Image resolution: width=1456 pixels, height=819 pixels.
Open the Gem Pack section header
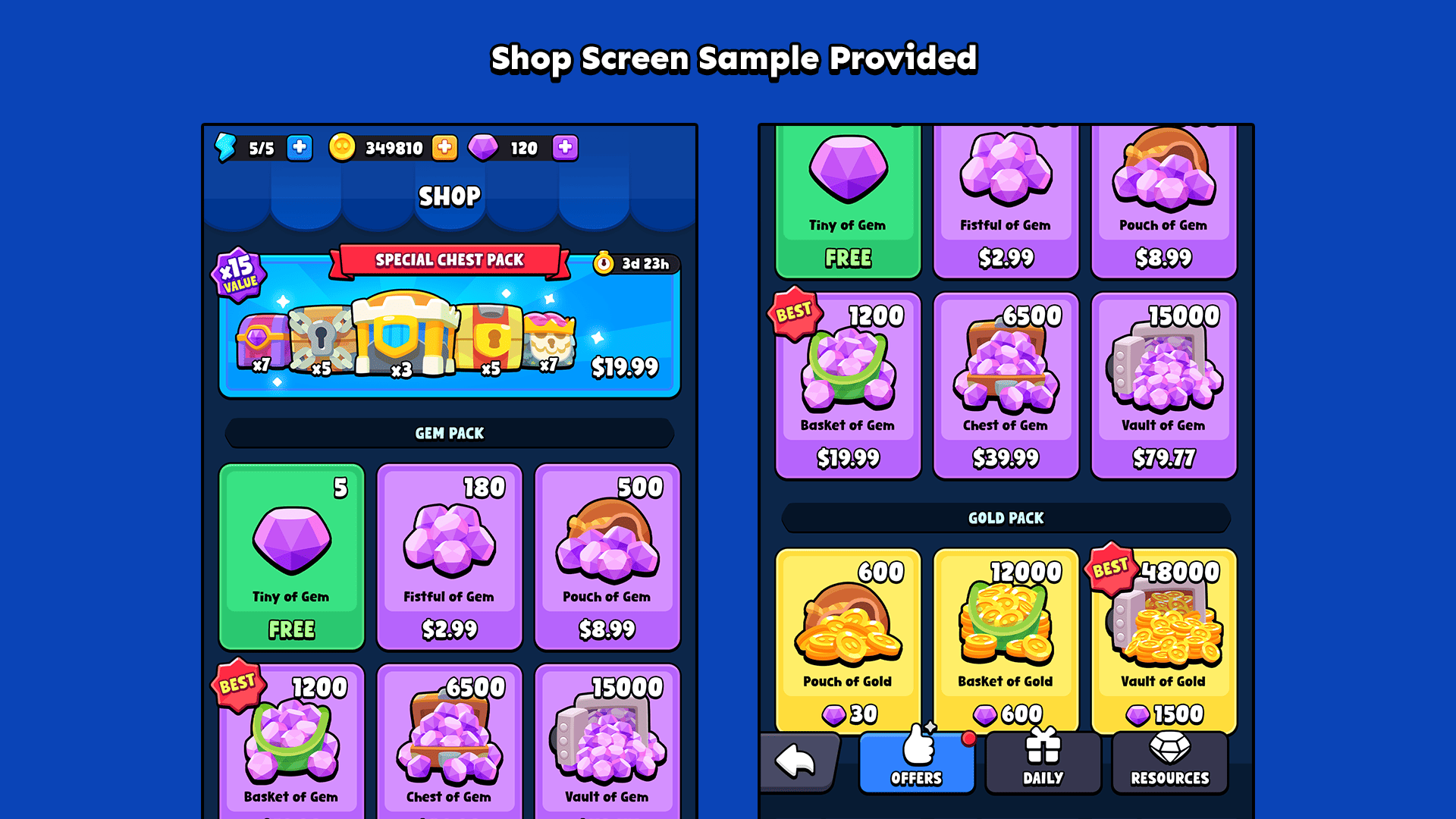(449, 433)
